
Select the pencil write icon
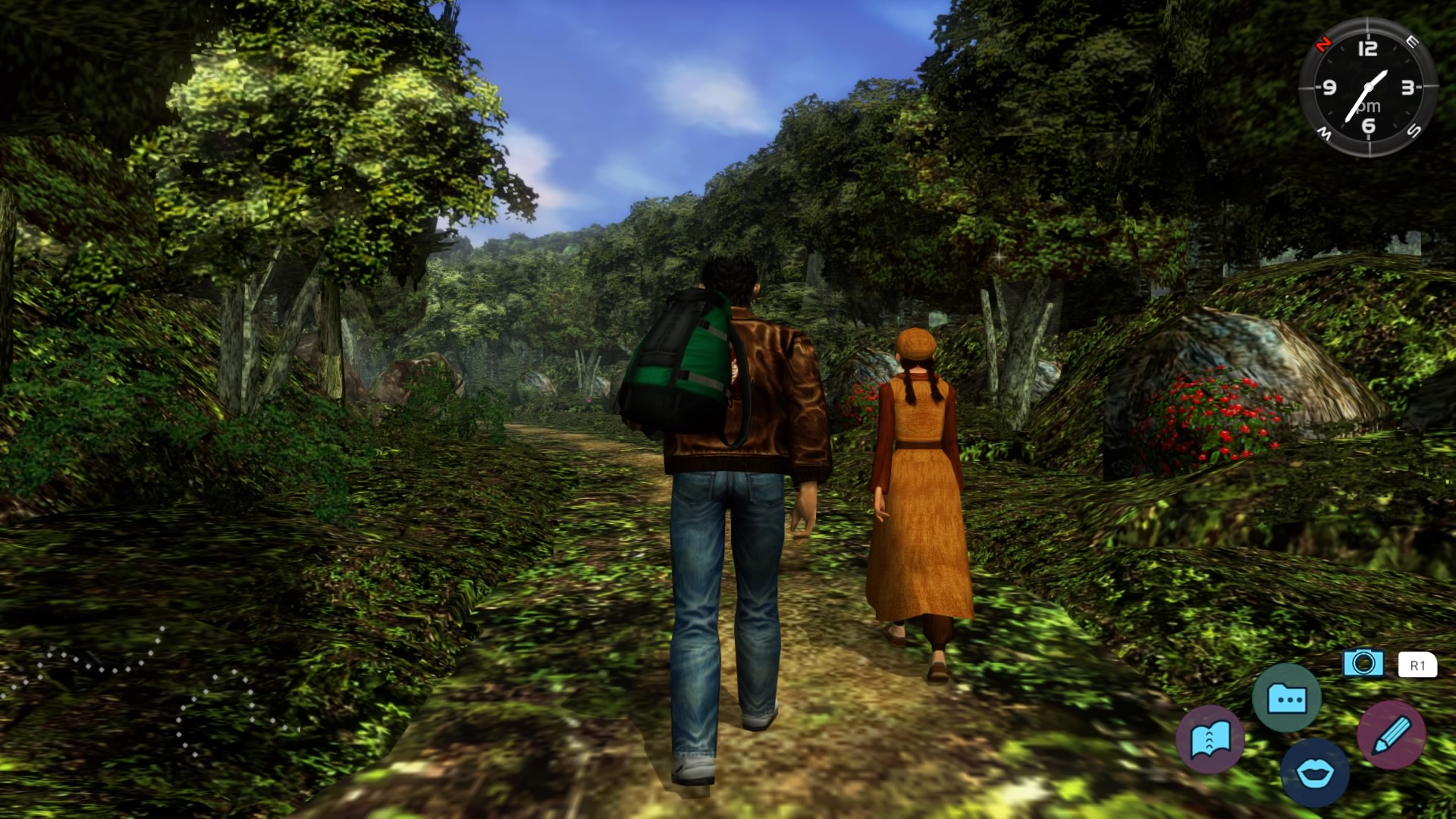pos(1391,735)
